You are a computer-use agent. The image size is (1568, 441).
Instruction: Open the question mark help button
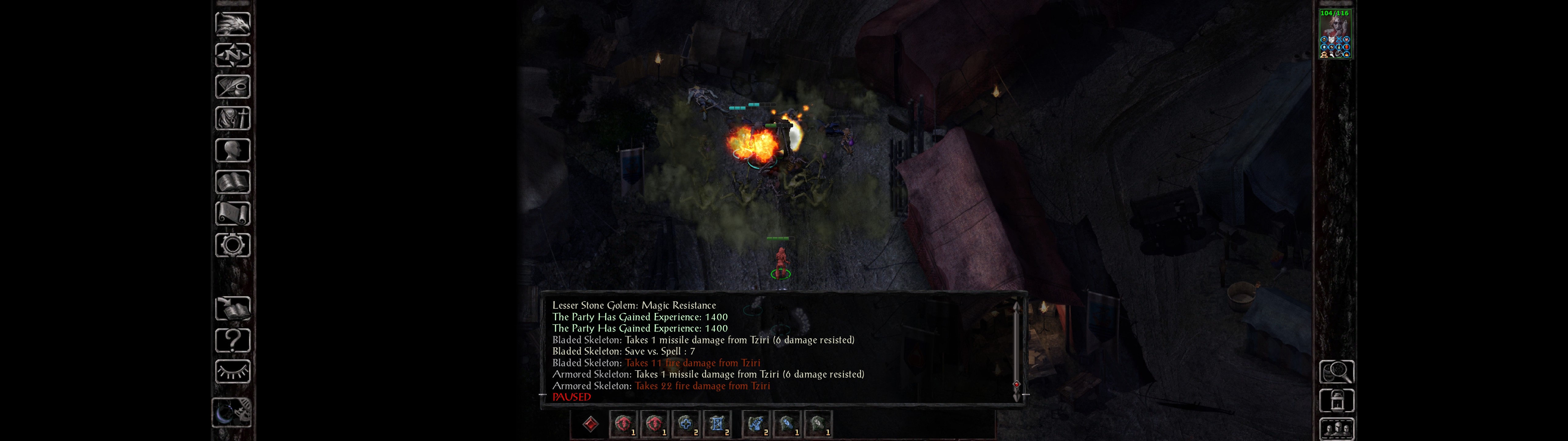[232, 340]
